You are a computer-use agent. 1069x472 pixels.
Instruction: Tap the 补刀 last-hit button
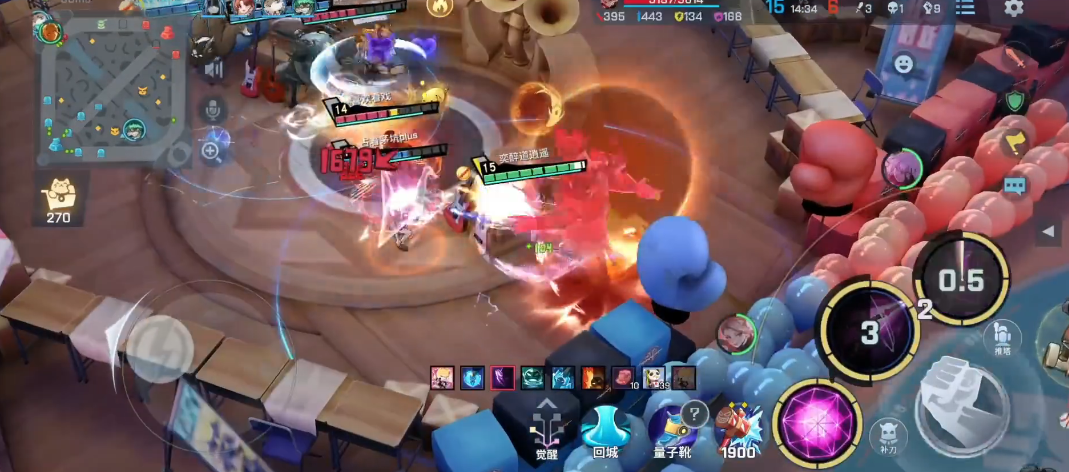click(x=888, y=435)
